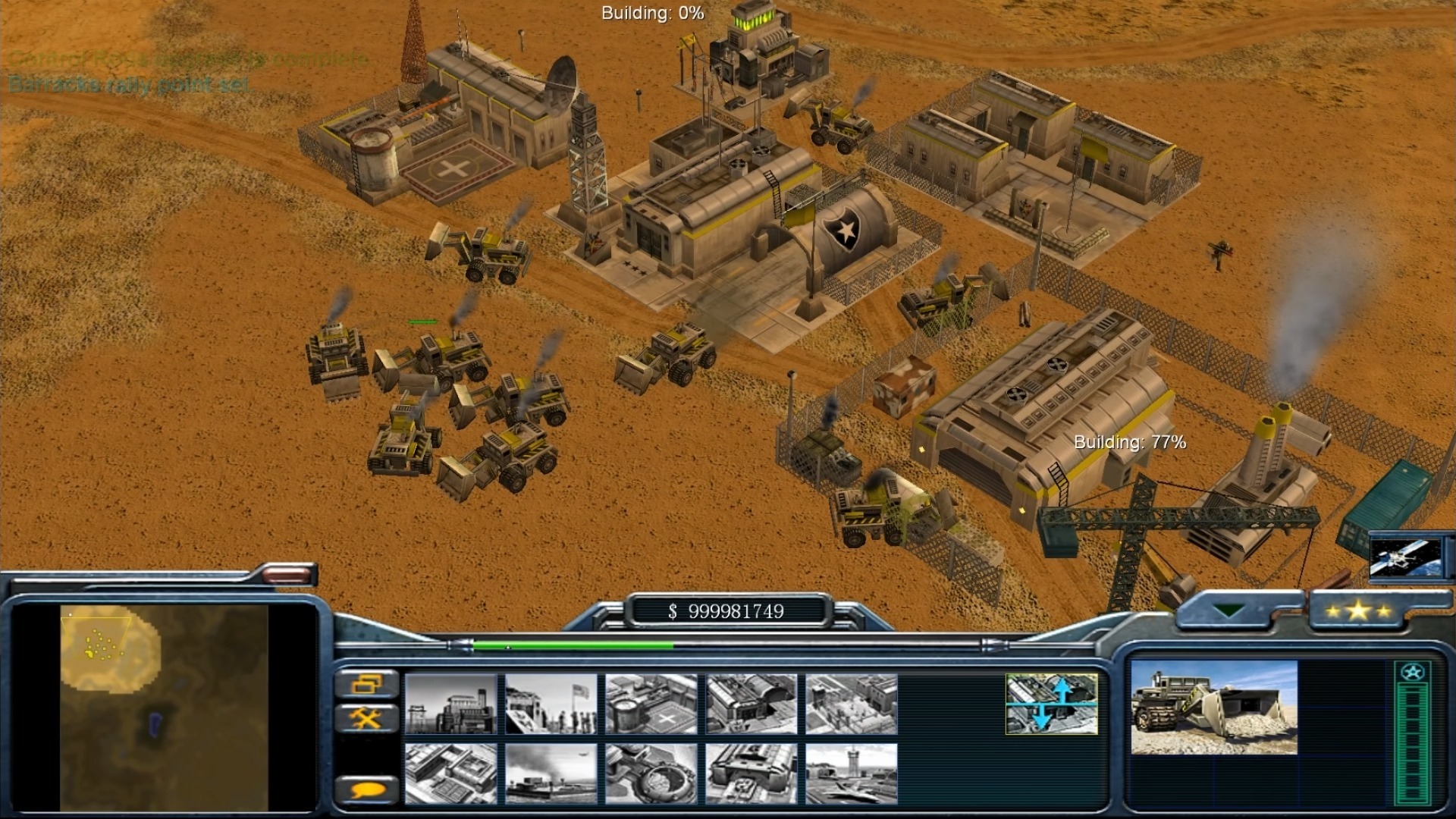Select the Supply Drop Zone build icon
1456x819 pixels.
[x=551, y=773]
